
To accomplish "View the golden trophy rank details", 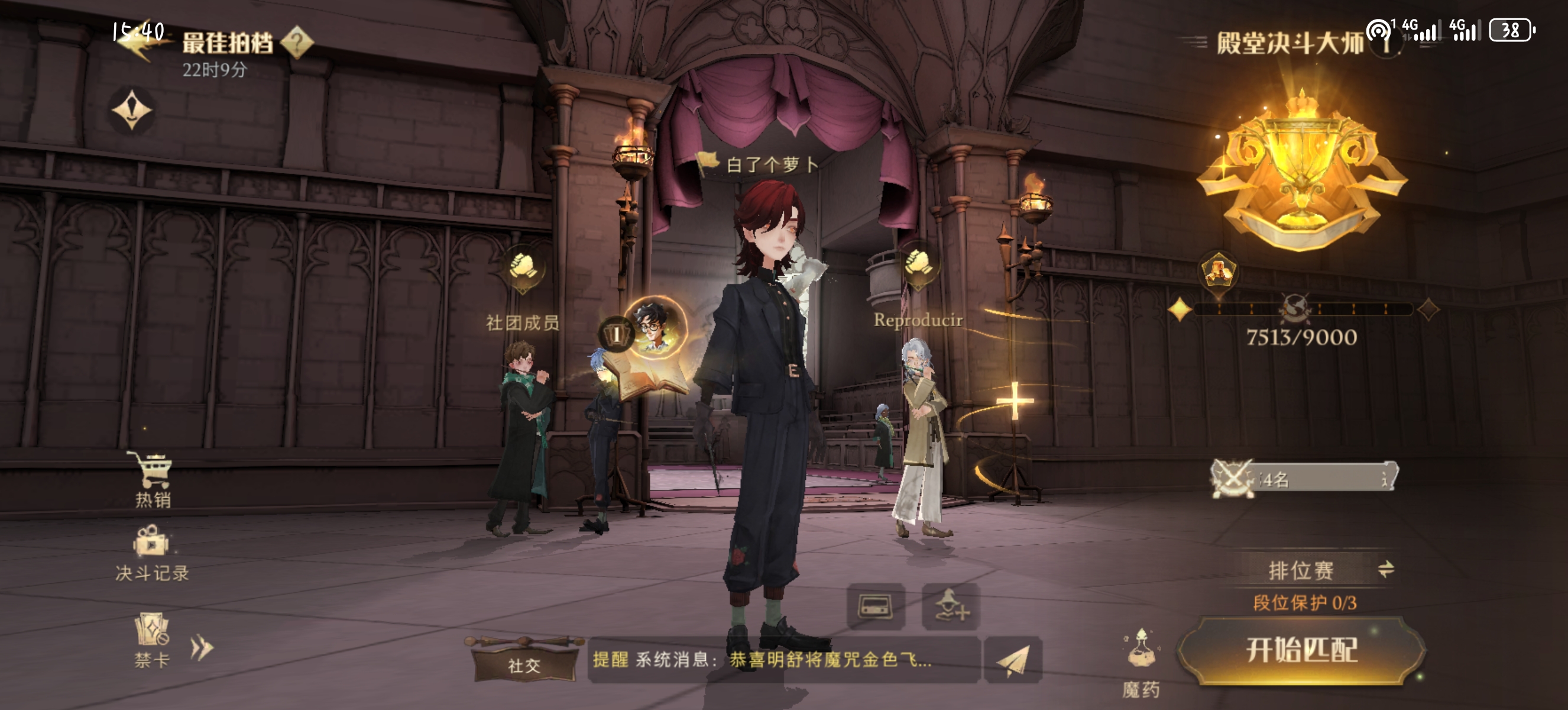I will tap(1302, 170).
